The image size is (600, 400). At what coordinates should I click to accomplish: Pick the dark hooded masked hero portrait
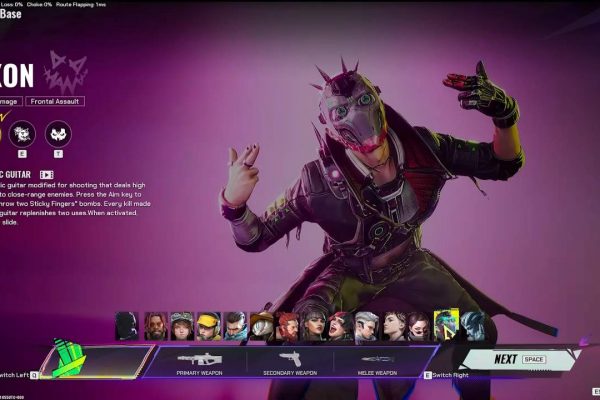[127, 326]
